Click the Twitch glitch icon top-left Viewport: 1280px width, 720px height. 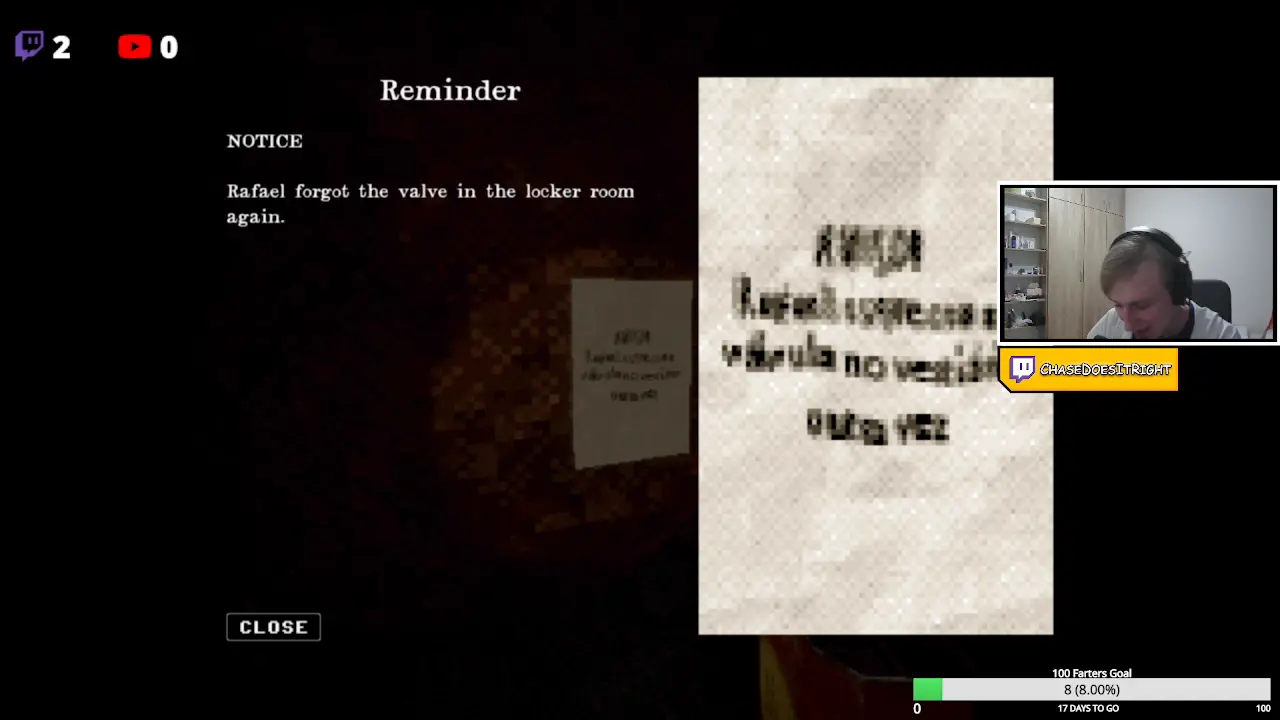point(29,45)
